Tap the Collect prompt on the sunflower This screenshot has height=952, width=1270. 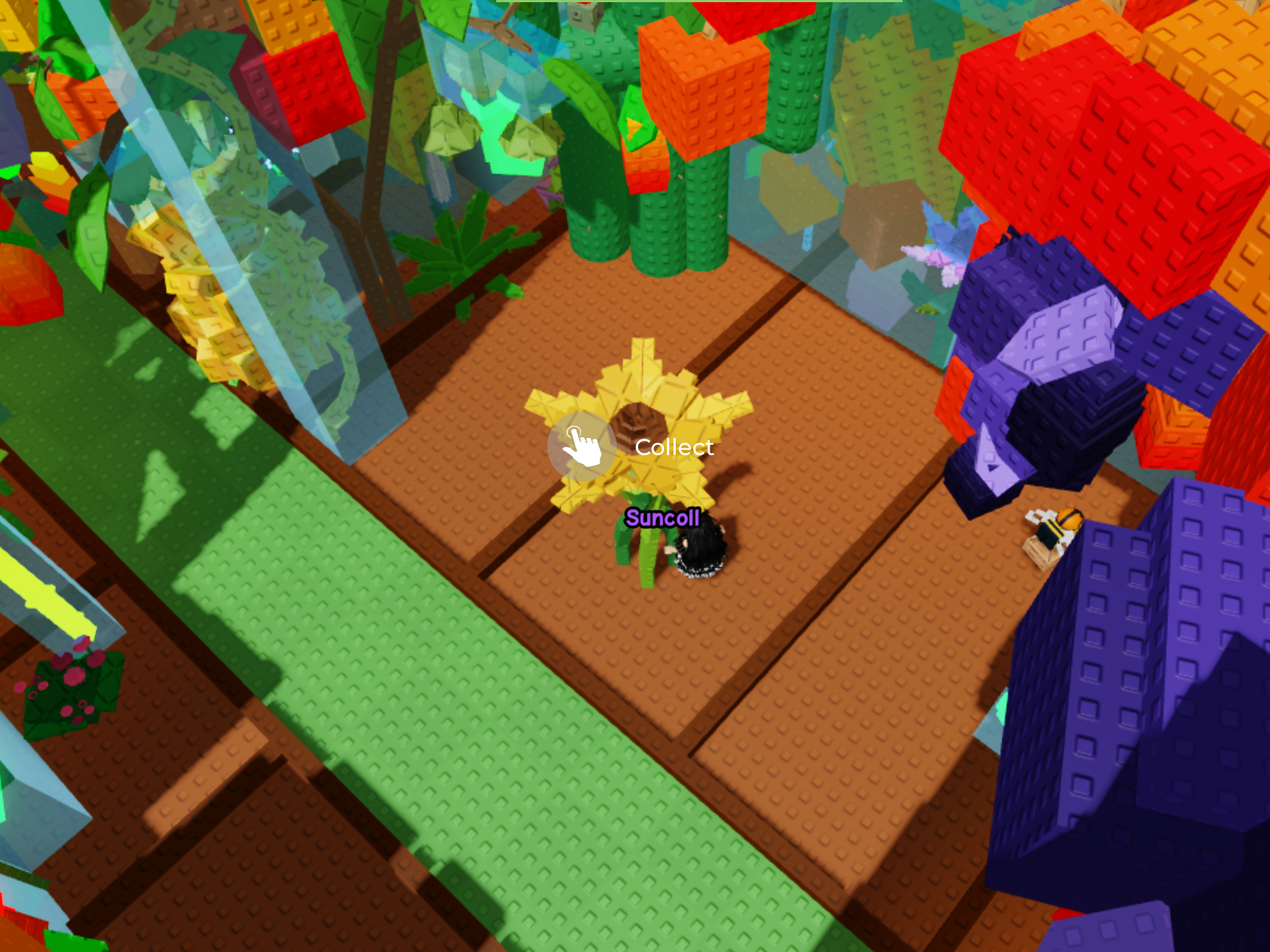point(582,446)
